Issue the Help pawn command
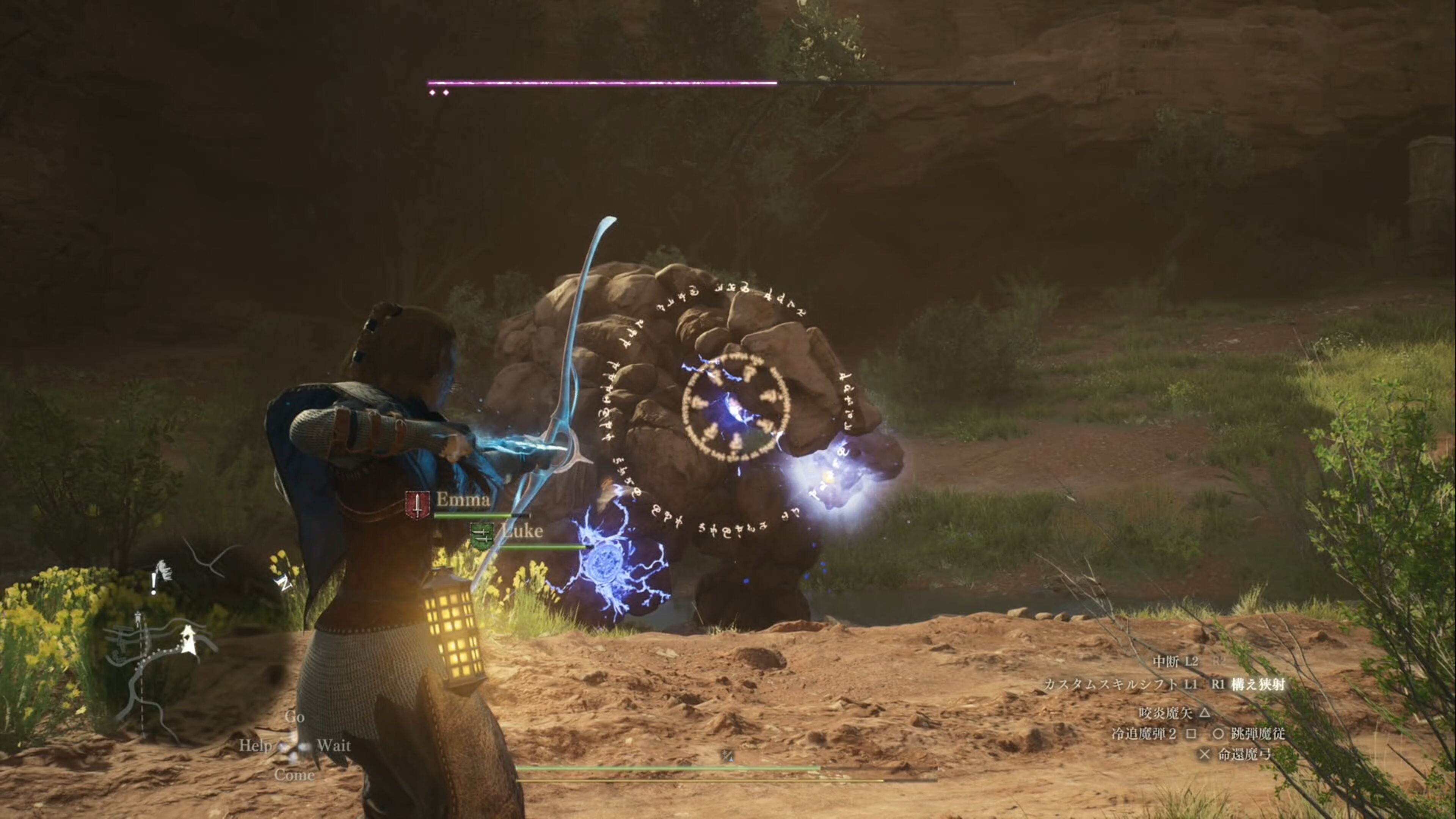The width and height of the screenshot is (1456, 819). click(255, 745)
